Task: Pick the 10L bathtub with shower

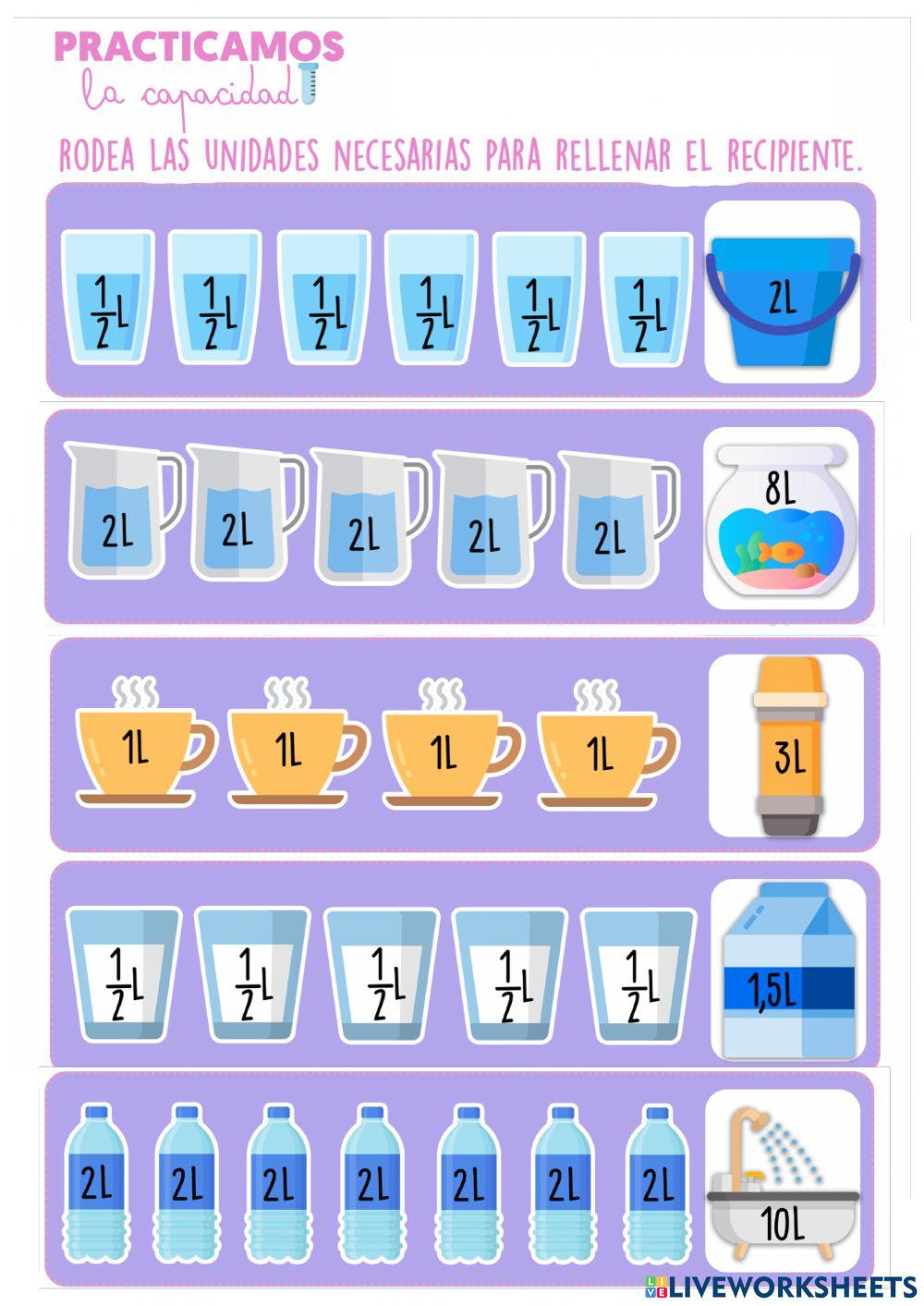Action: click(782, 1186)
